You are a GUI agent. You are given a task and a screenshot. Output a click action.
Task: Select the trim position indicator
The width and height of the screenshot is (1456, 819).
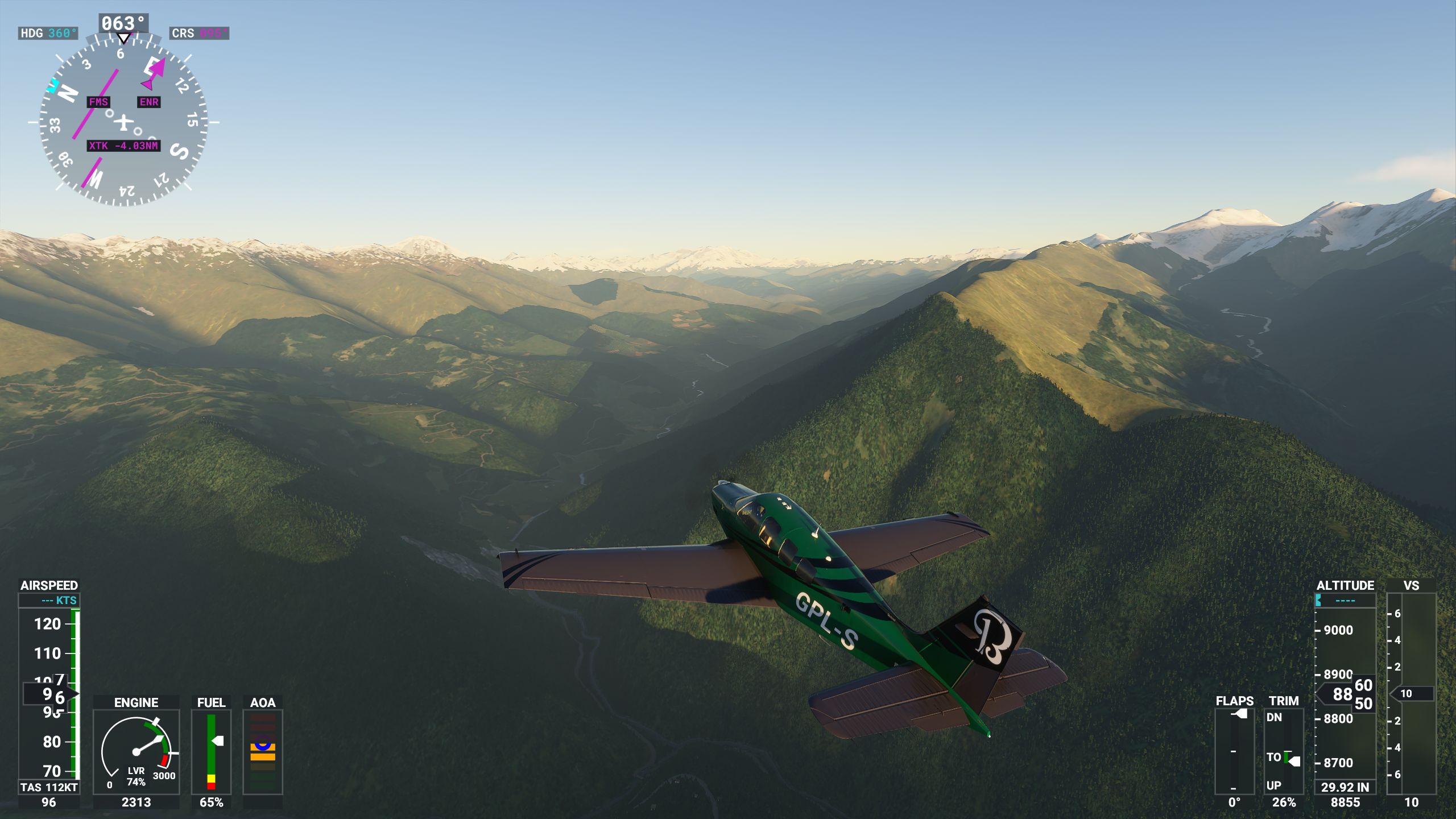1284,751
